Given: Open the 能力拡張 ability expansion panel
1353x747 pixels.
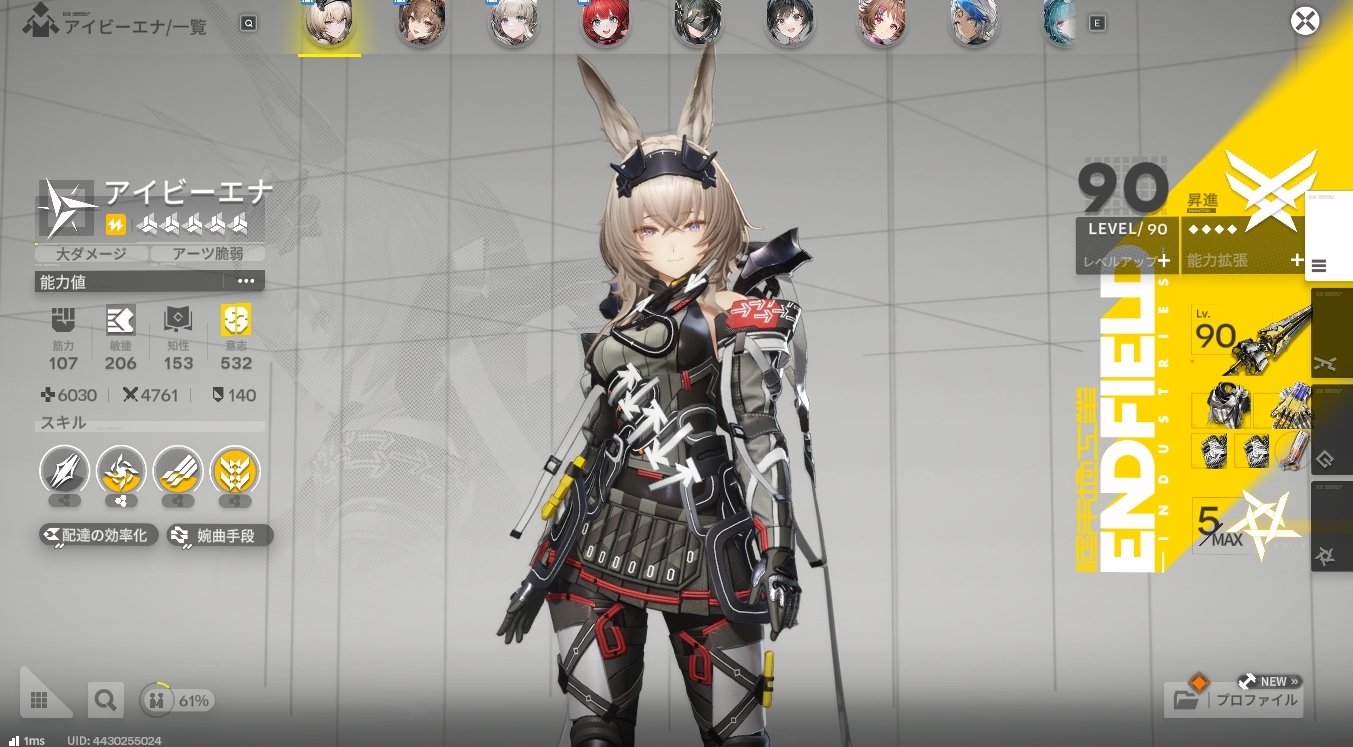Looking at the screenshot, I should coord(1245,260).
